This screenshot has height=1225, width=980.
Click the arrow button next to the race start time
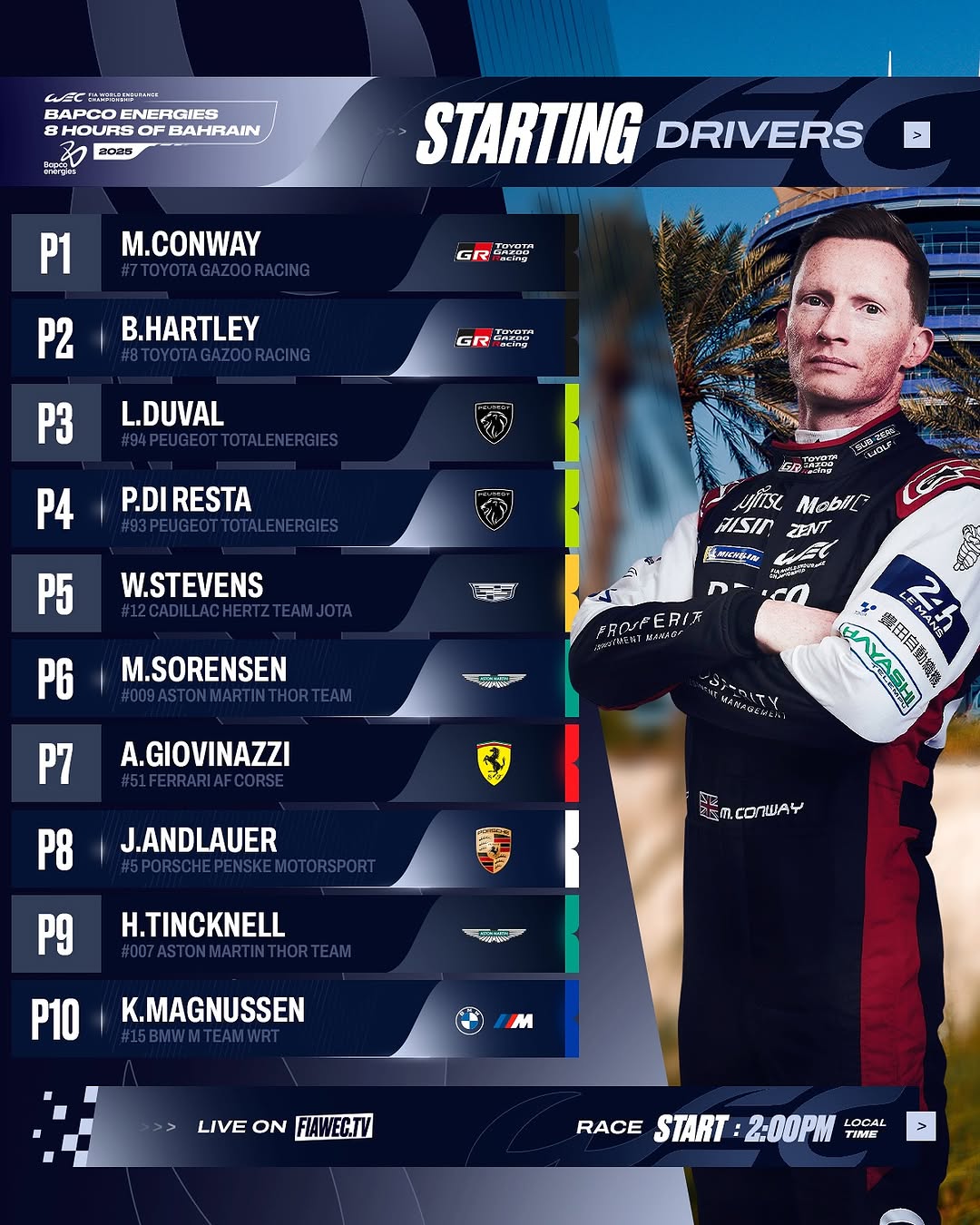(x=920, y=1126)
